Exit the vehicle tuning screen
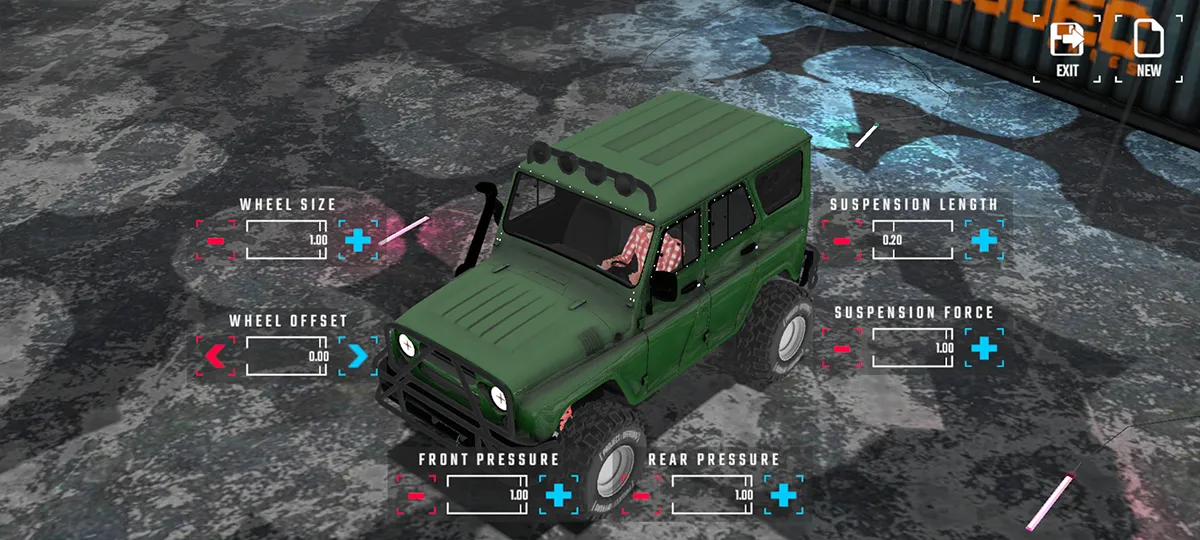 (x=1067, y=48)
